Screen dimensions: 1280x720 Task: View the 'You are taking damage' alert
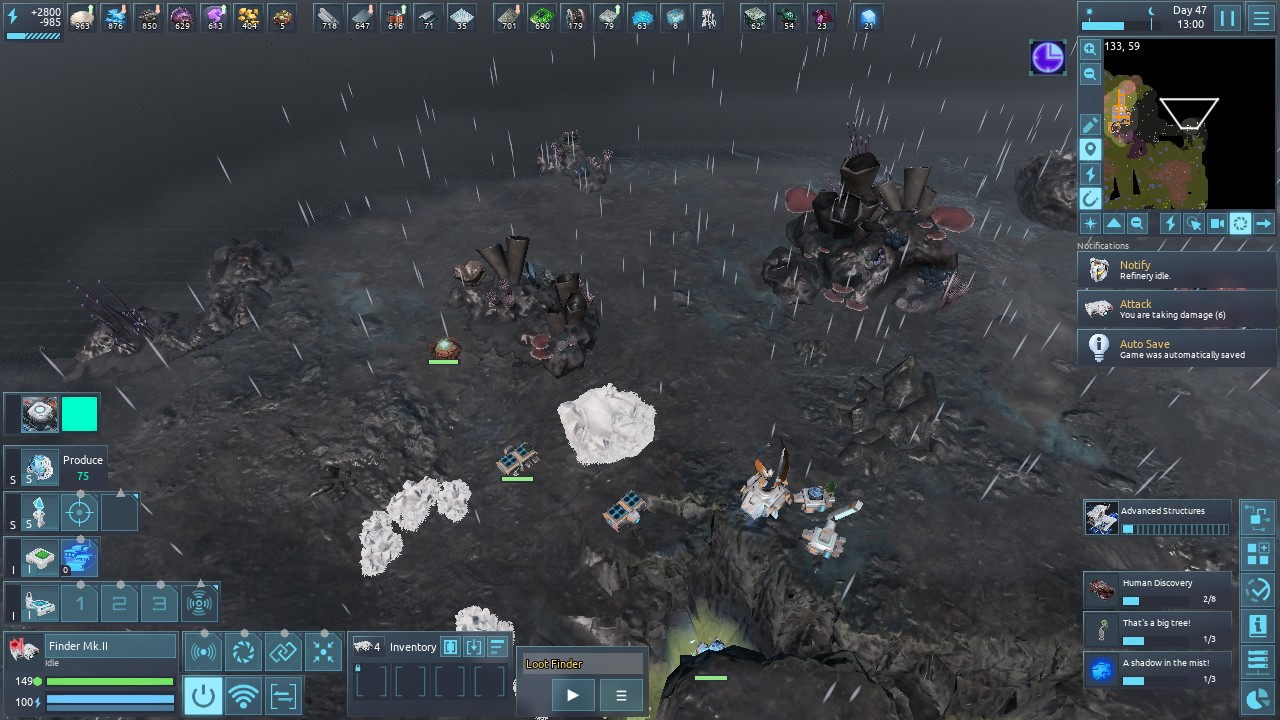(x=1176, y=308)
